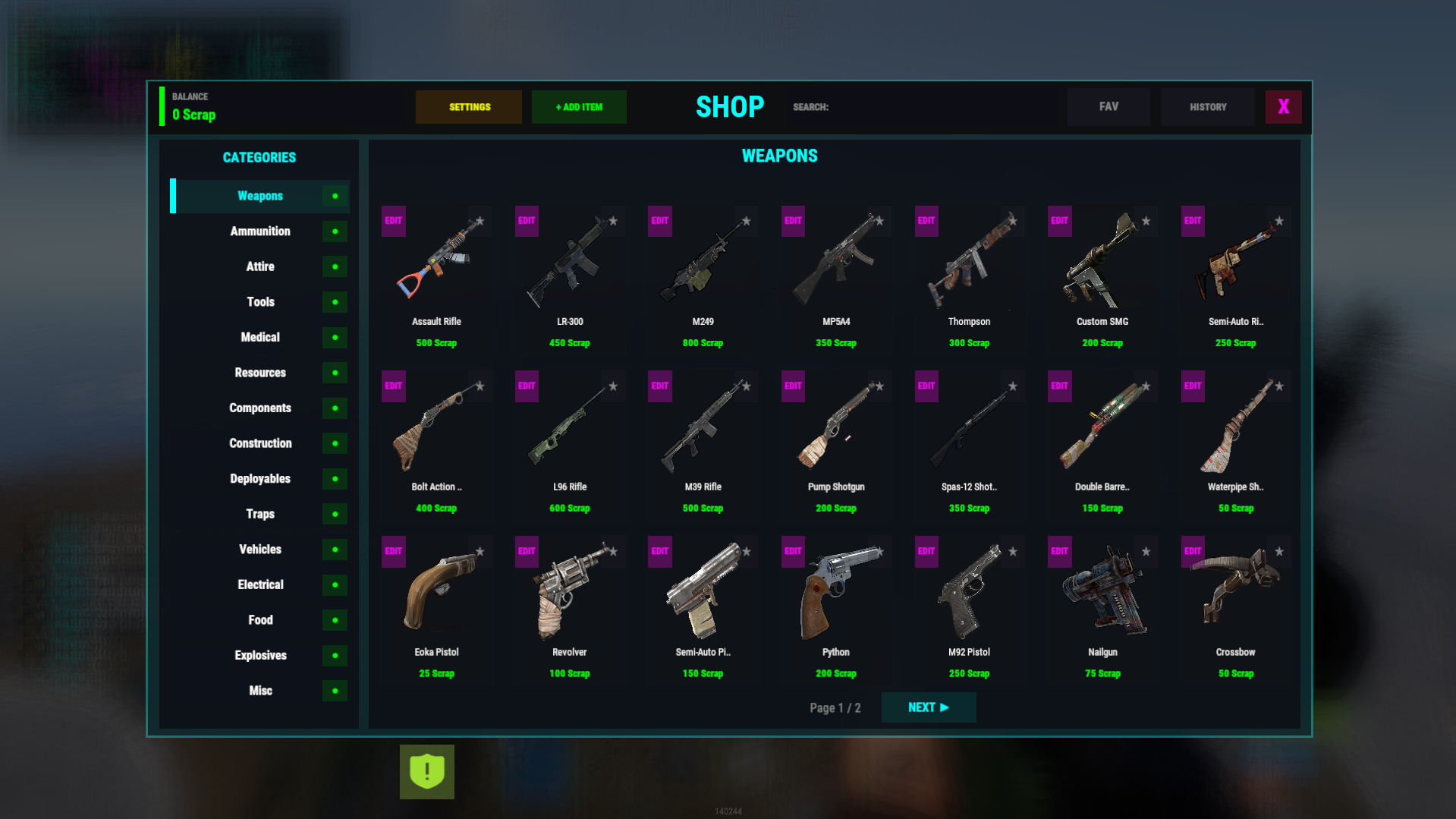Show favorited items with FAV
This screenshot has height=819, width=1456.
click(1108, 107)
